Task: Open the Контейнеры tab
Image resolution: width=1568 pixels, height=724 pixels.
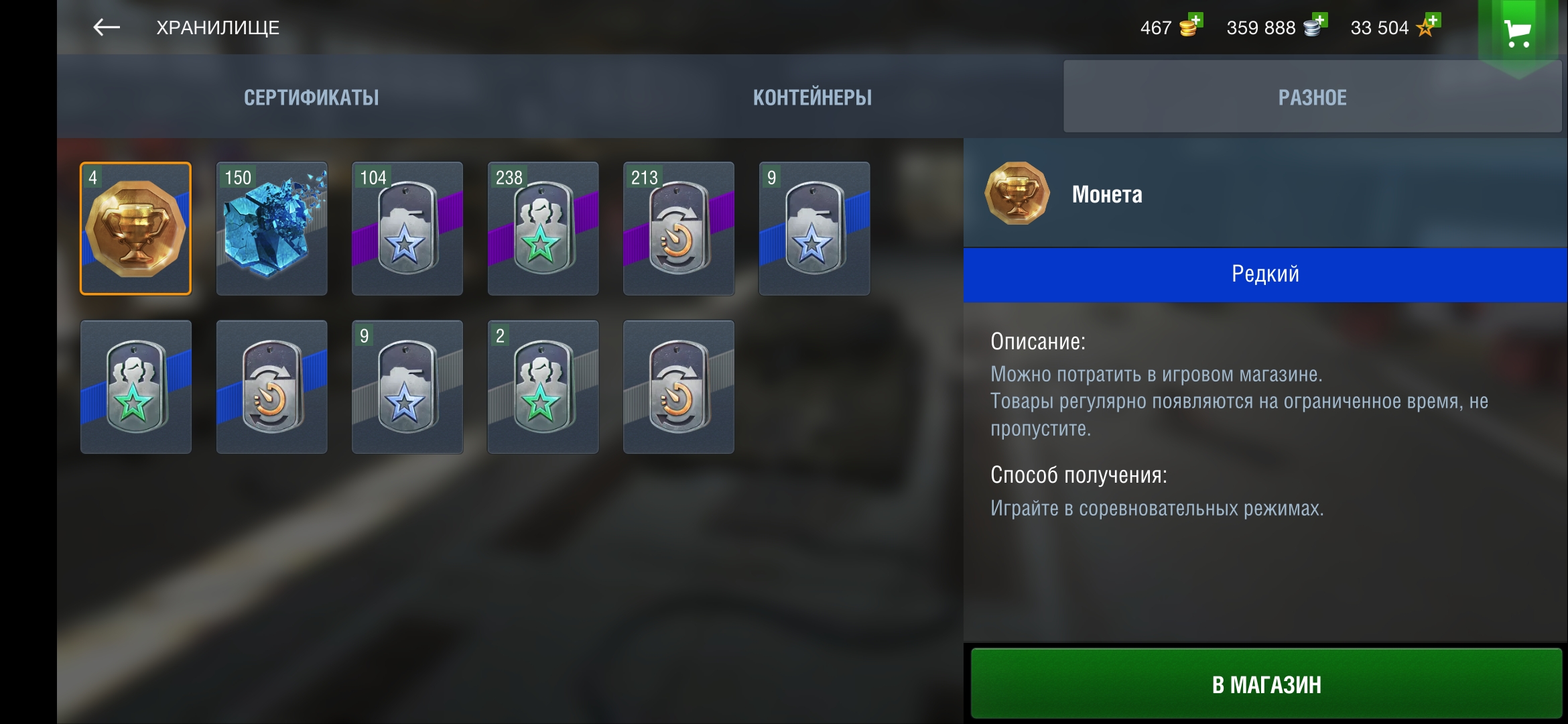Action: point(812,98)
